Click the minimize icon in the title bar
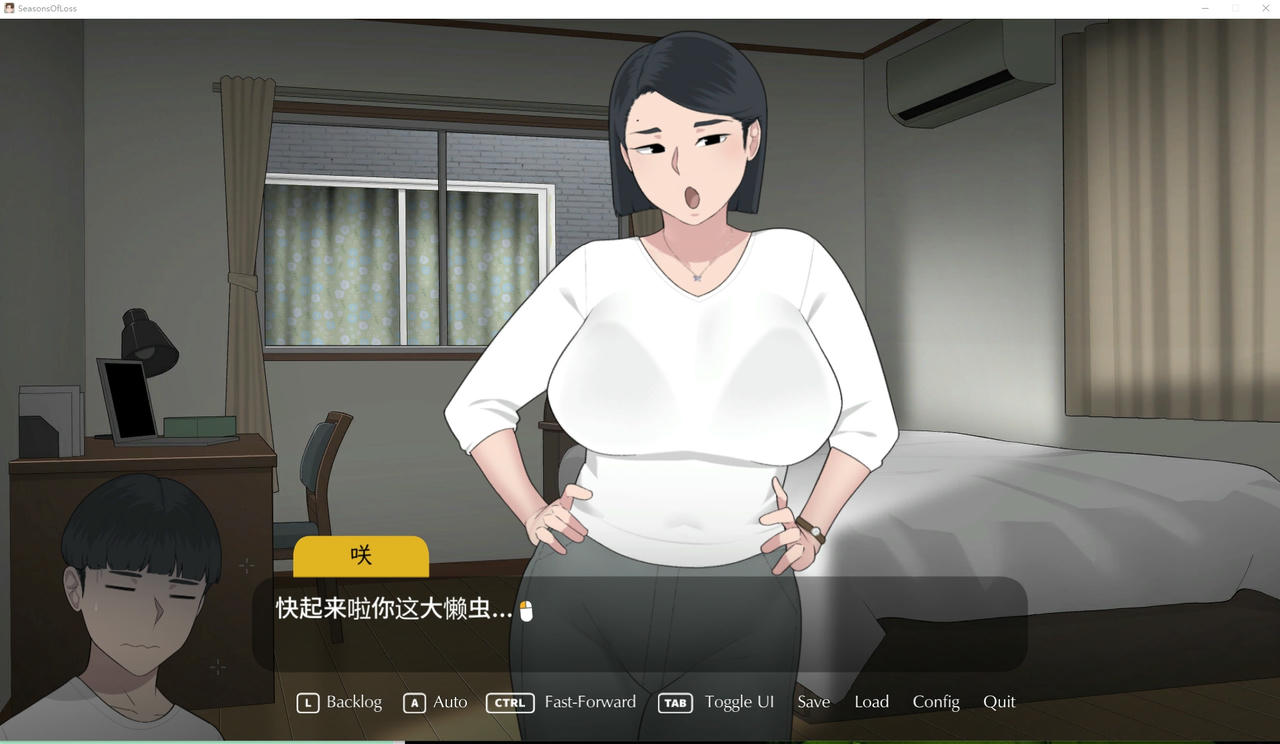This screenshot has height=744, width=1280. pos(1204,8)
